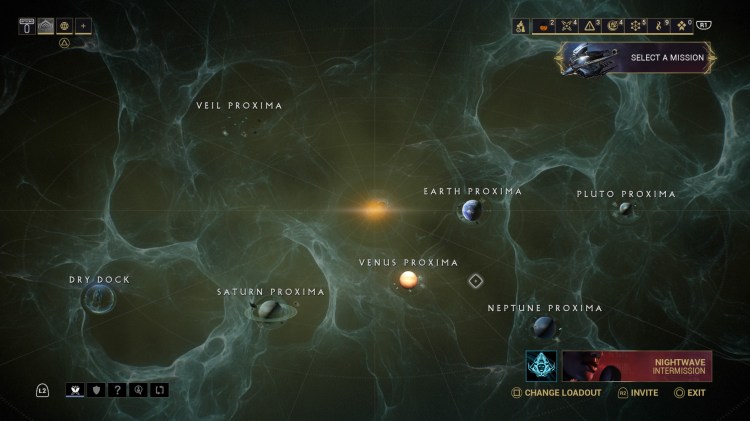Travel to the Dry Dock node
Image resolution: width=750 pixels, height=421 pixels.
(x=98, y=298)
